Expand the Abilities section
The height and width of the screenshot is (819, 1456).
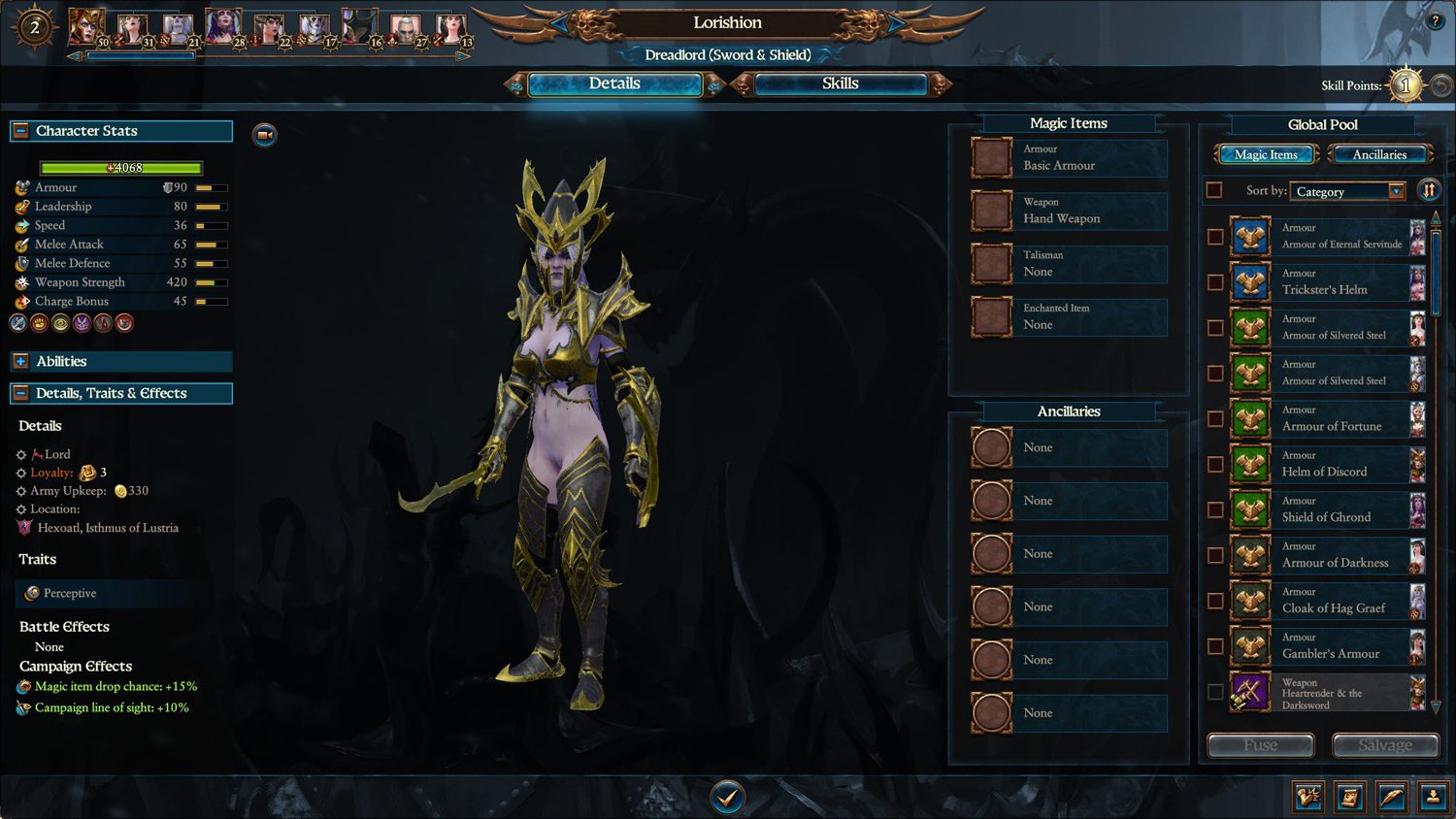point(20,361)
